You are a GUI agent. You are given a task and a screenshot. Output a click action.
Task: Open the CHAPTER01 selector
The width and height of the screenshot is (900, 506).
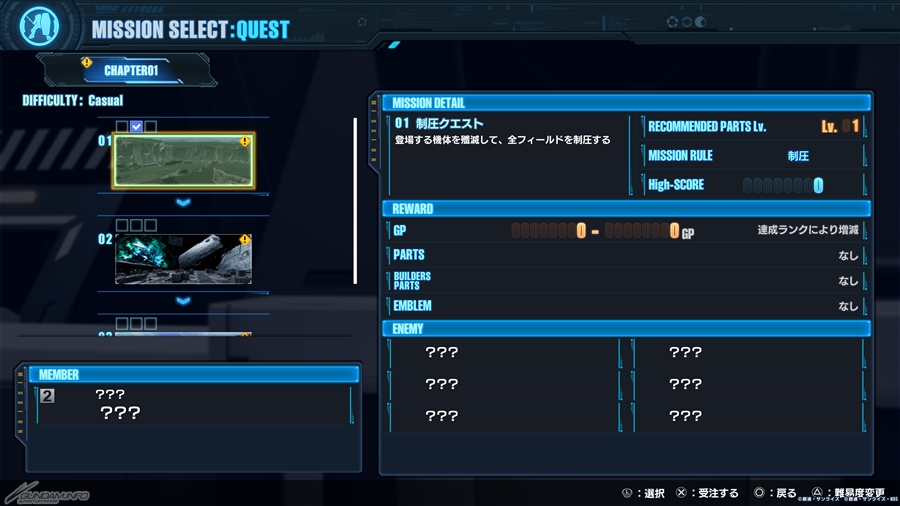(x=130, y=71)
